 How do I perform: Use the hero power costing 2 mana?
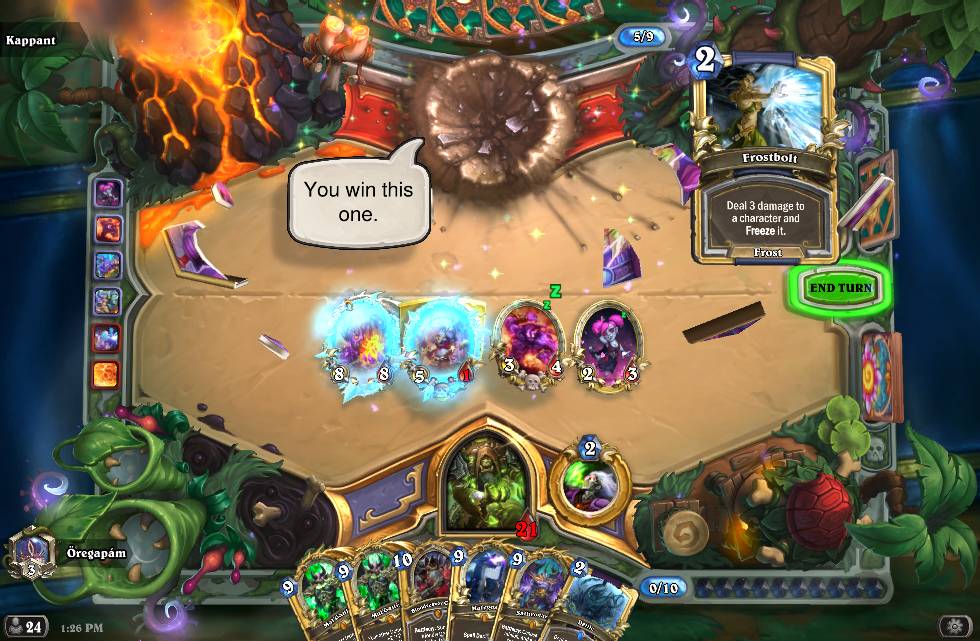pyautogui.click(x=589, y=481)
